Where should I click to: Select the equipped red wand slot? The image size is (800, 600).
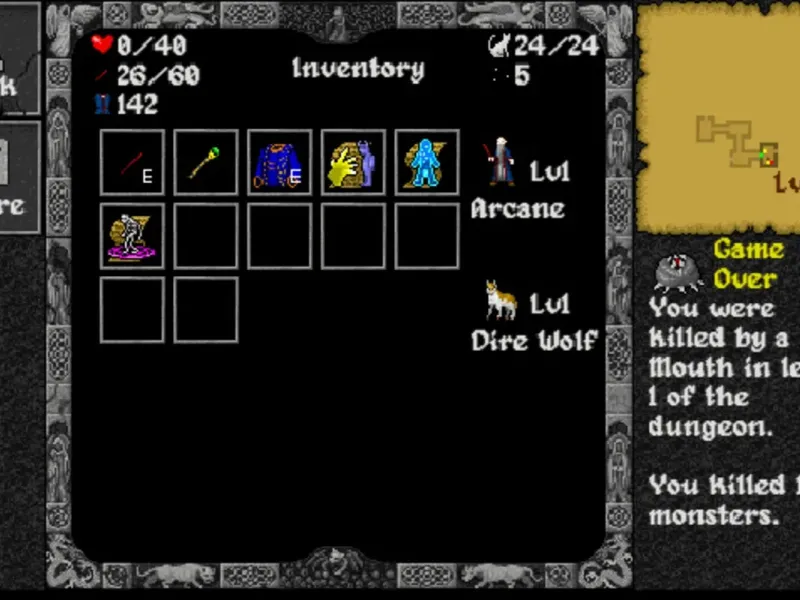(x=132, y=162)
